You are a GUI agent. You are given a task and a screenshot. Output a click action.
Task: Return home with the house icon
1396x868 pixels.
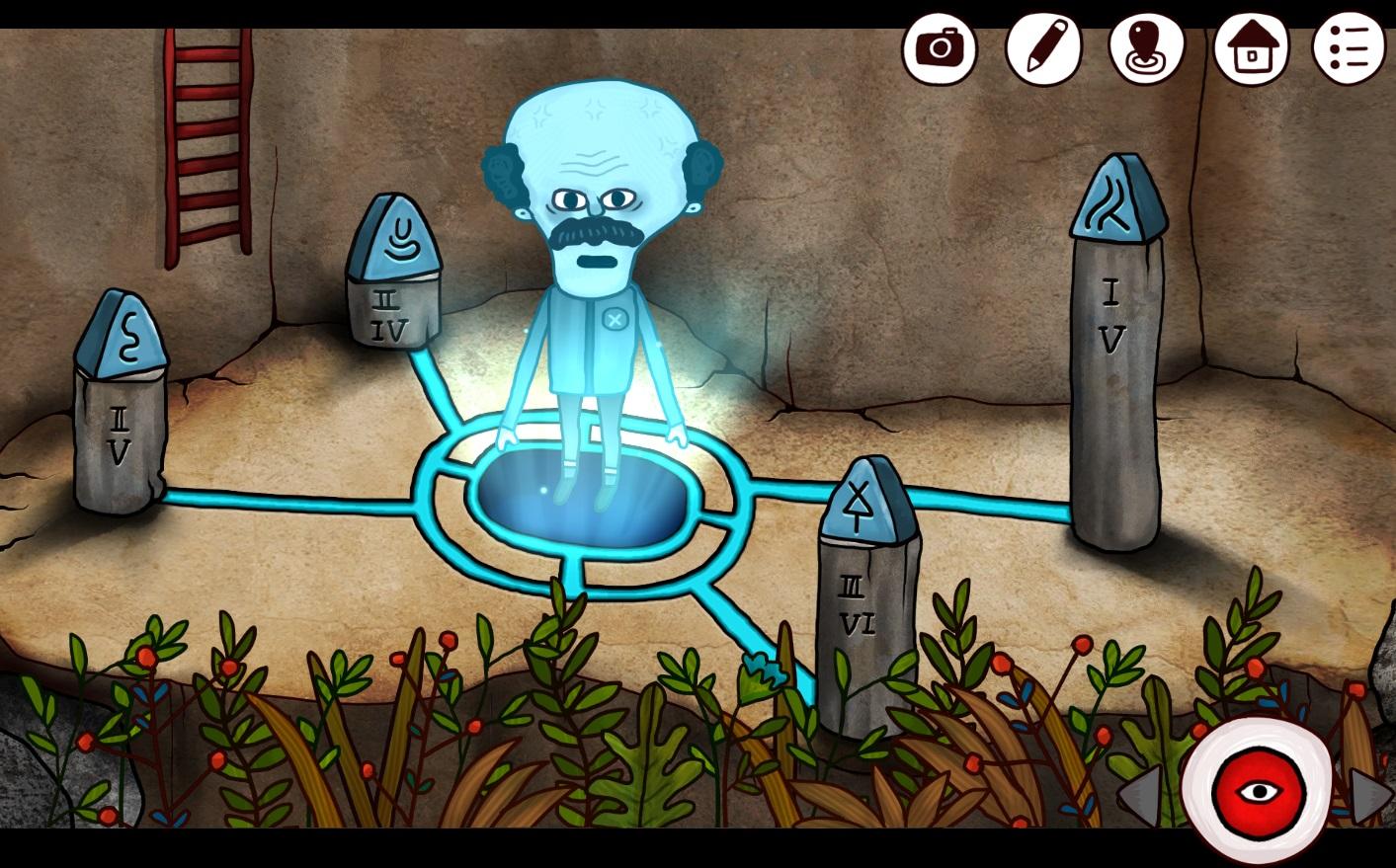(x=1251, y=47)
